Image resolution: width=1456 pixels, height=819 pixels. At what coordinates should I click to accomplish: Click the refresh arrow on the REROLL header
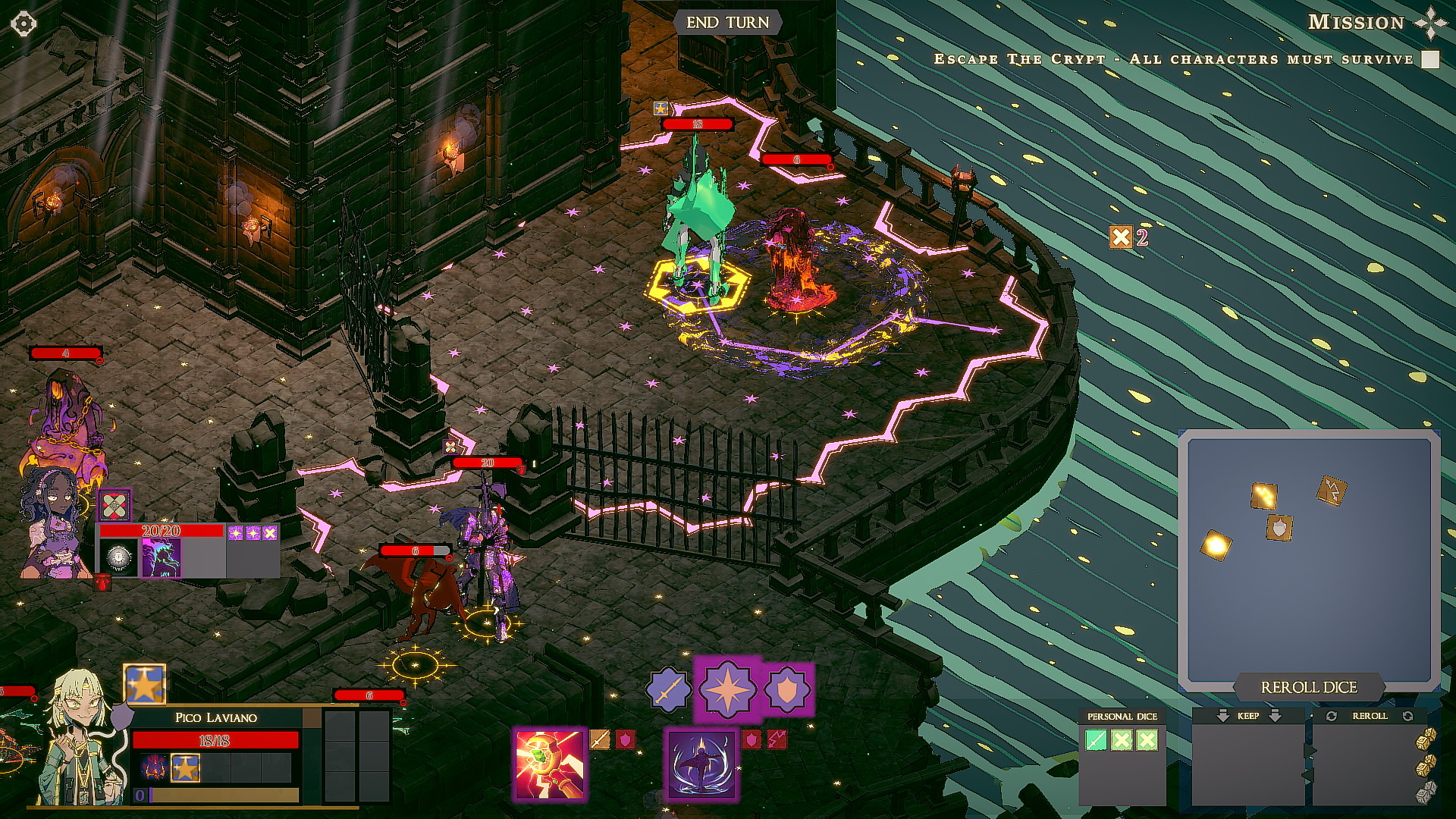(1332, 715)
